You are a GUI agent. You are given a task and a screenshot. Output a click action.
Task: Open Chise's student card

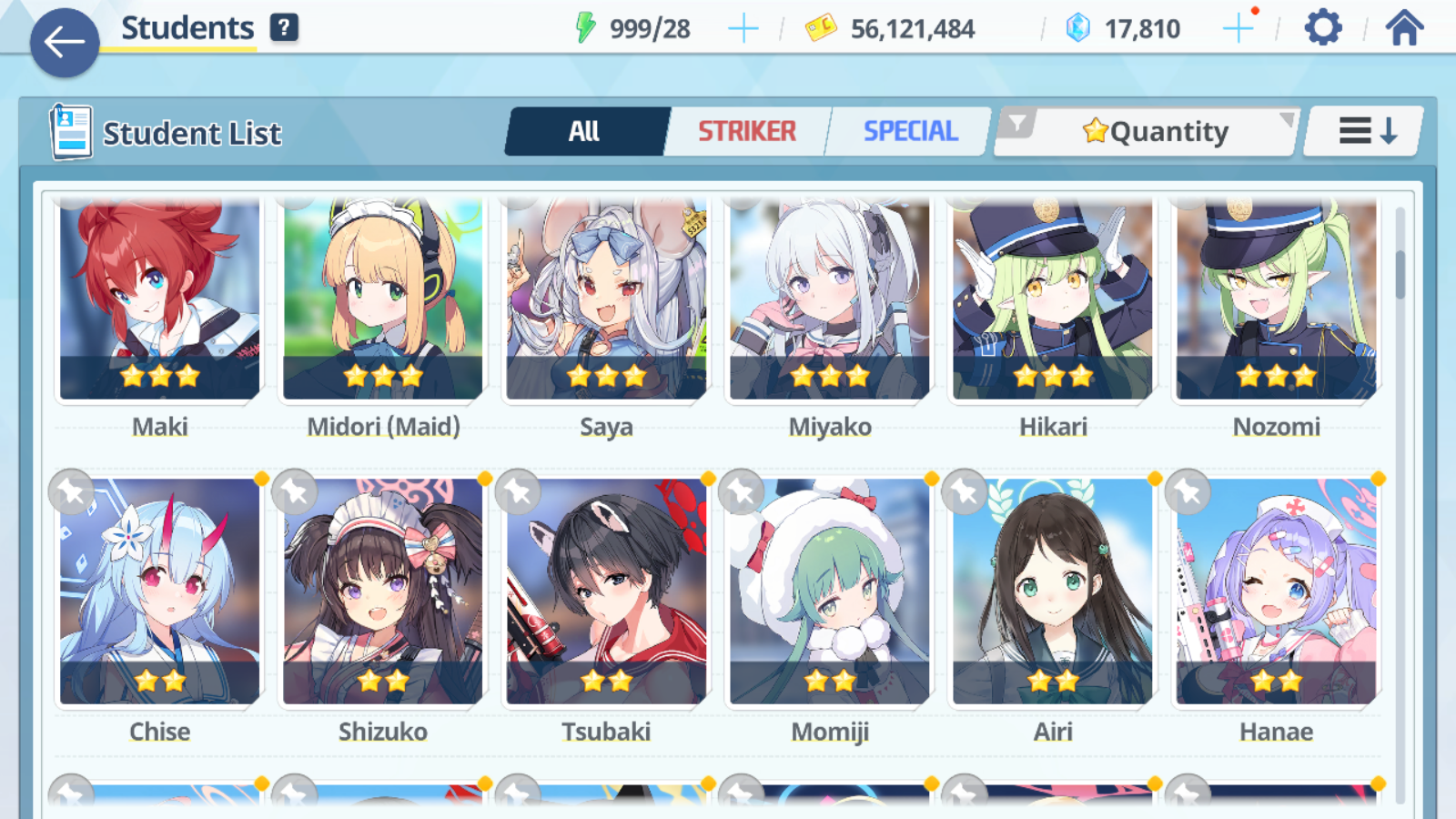pos(160,591)
